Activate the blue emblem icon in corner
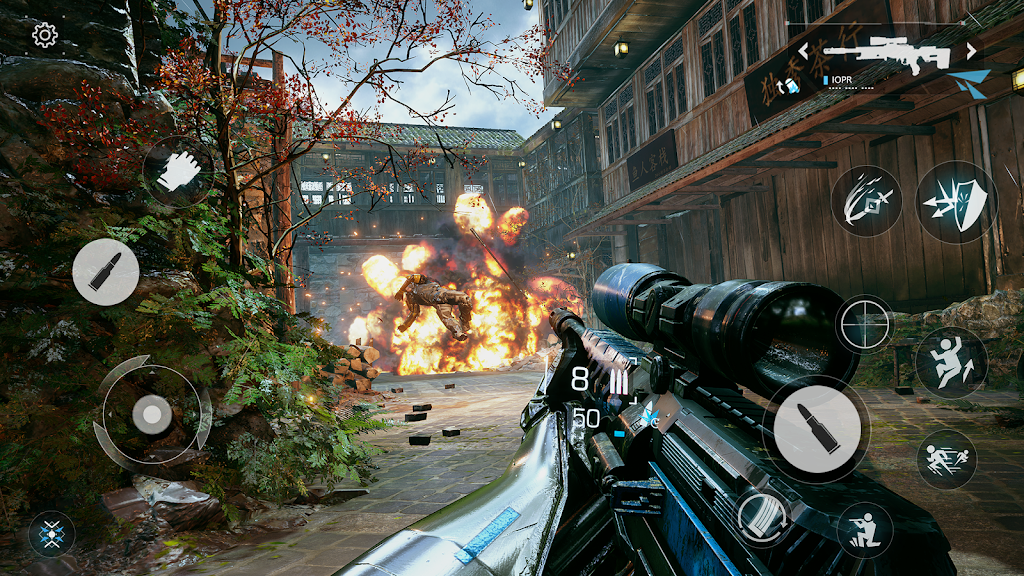 pos(51,532)
